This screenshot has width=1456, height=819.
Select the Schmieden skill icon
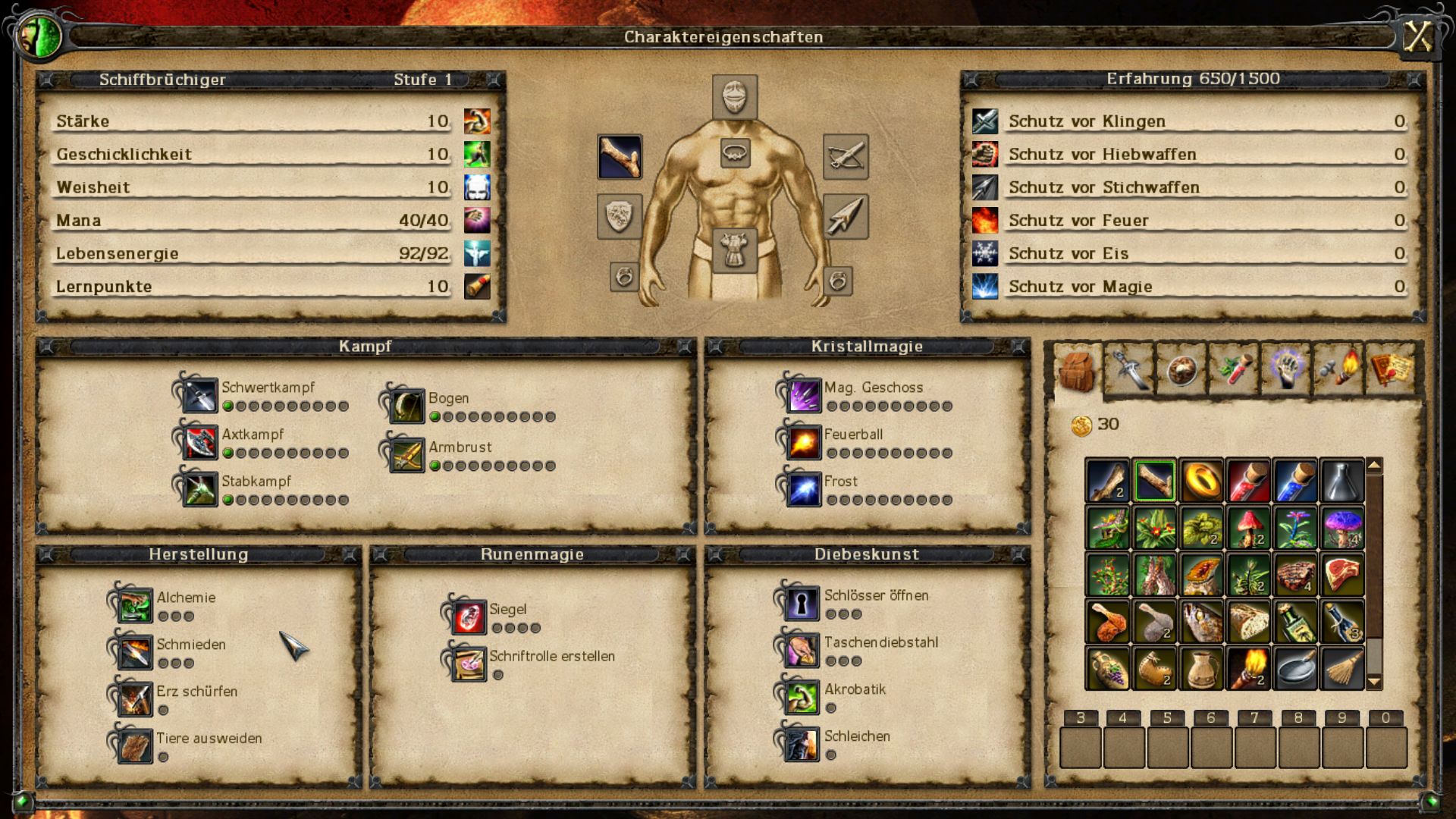[135, 654]
